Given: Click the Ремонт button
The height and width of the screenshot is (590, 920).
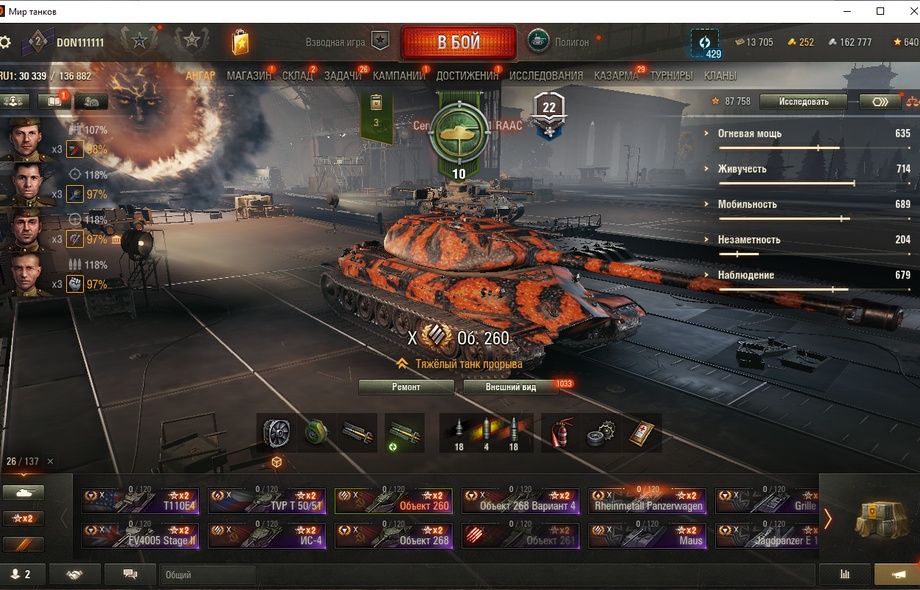Looking at the screenshot, I should click(x=405, y=386).
